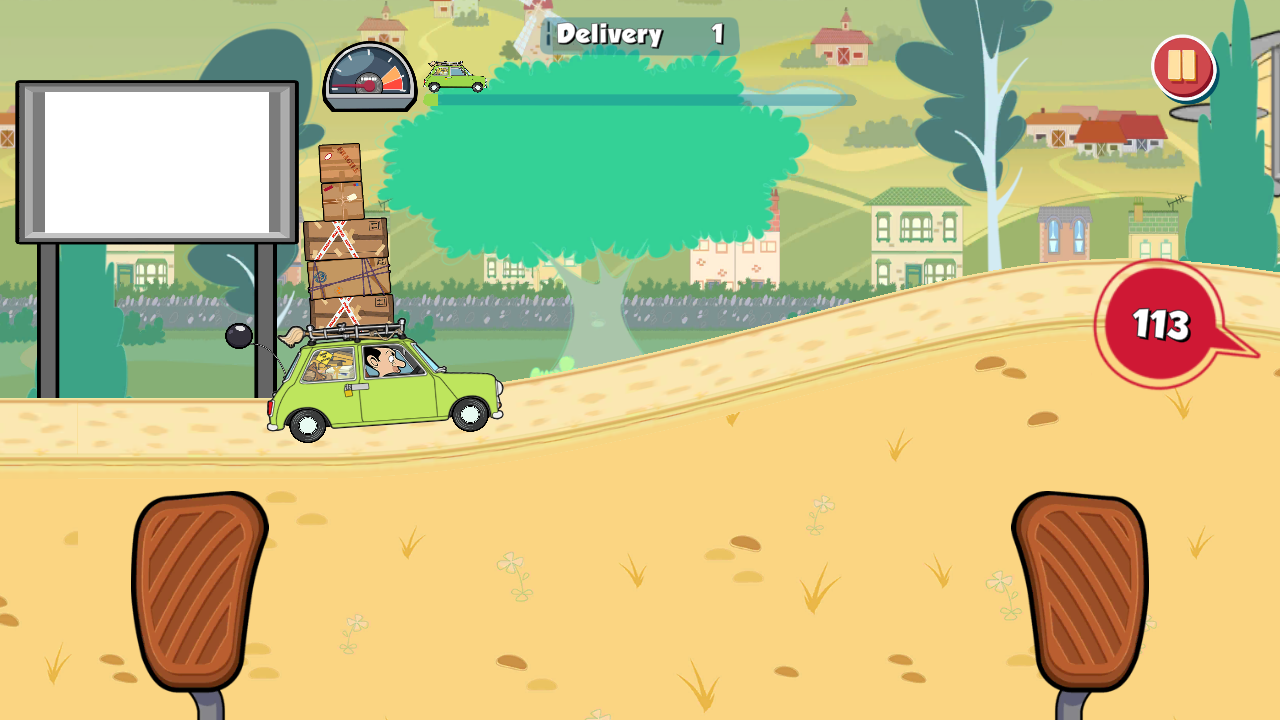Pause the game with the red button
The width and height of the screenshot is (1280, 720).
[x=1182, y=66]
